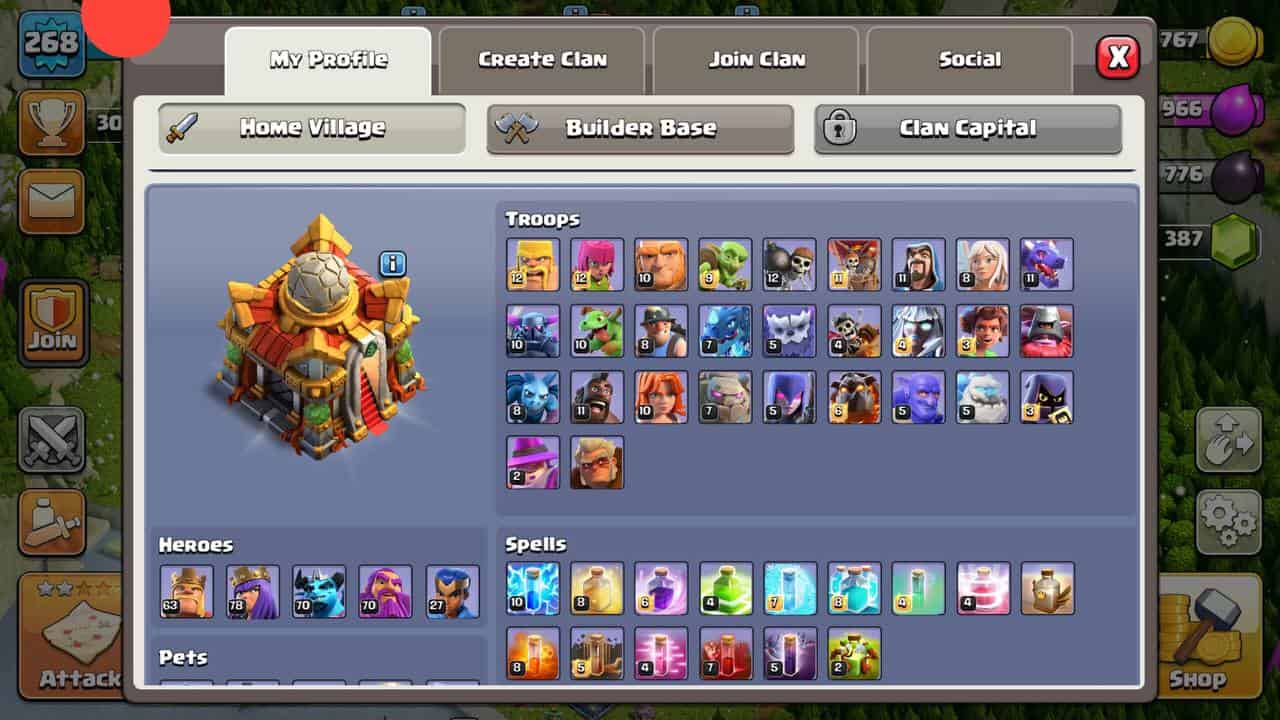Open the mail inbox envelope
The image size is (1280, 720).
pos(51,202)
